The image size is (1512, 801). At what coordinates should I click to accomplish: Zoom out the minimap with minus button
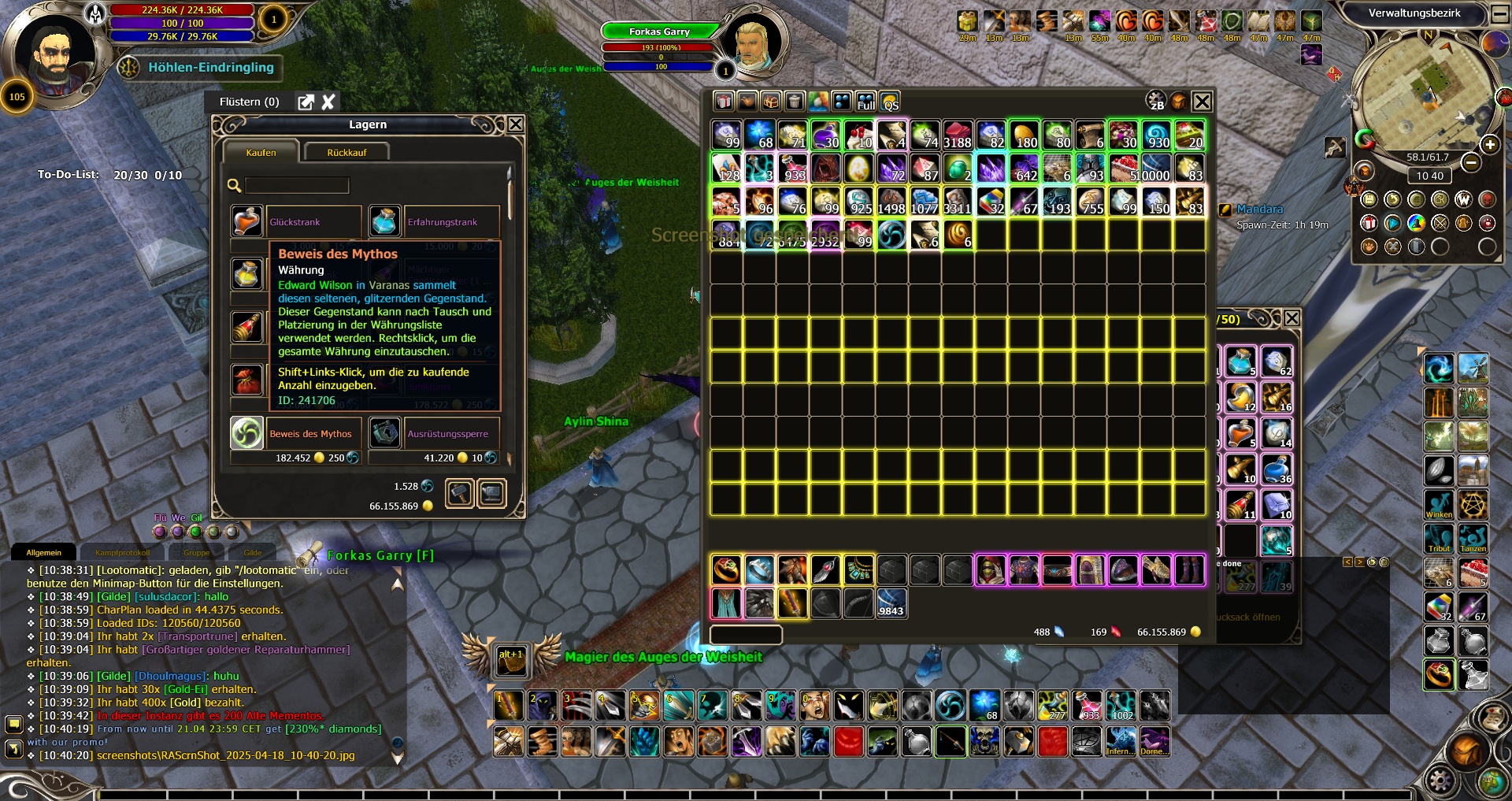pos(1470,162)
